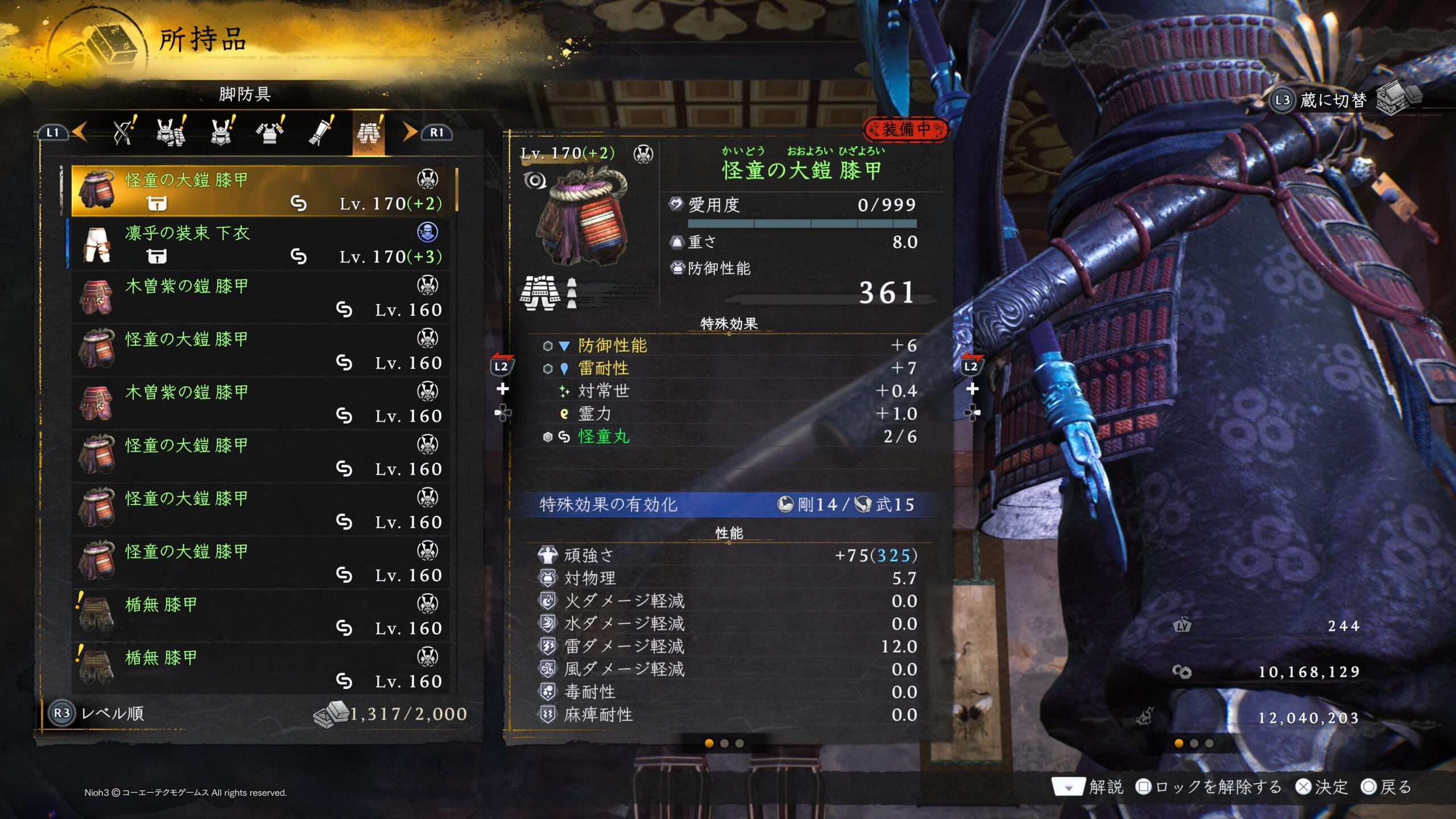Select the 防御性能 +6 special effect row
1456x819 pixels.
click(729, 345)
